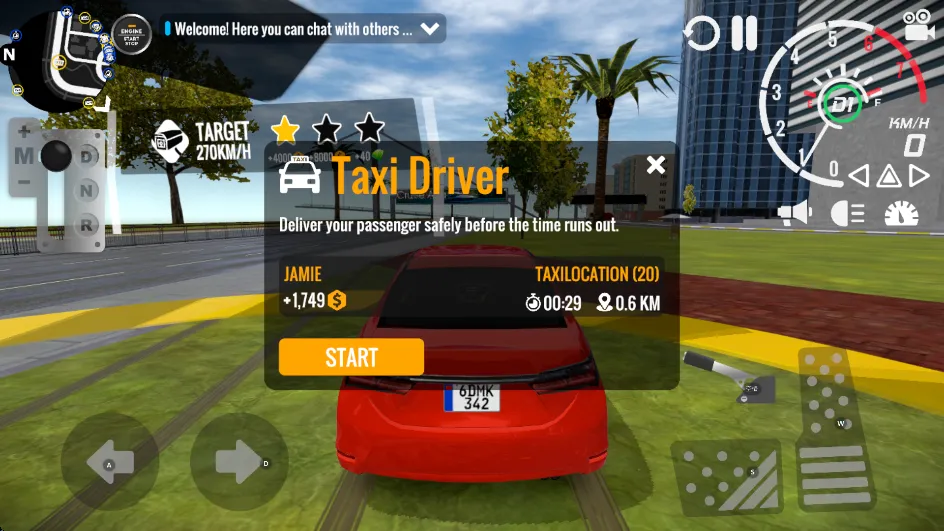The width and height of the screenshot is (944, 531).
Task: Sound the horn
Action: coord(795,213)
